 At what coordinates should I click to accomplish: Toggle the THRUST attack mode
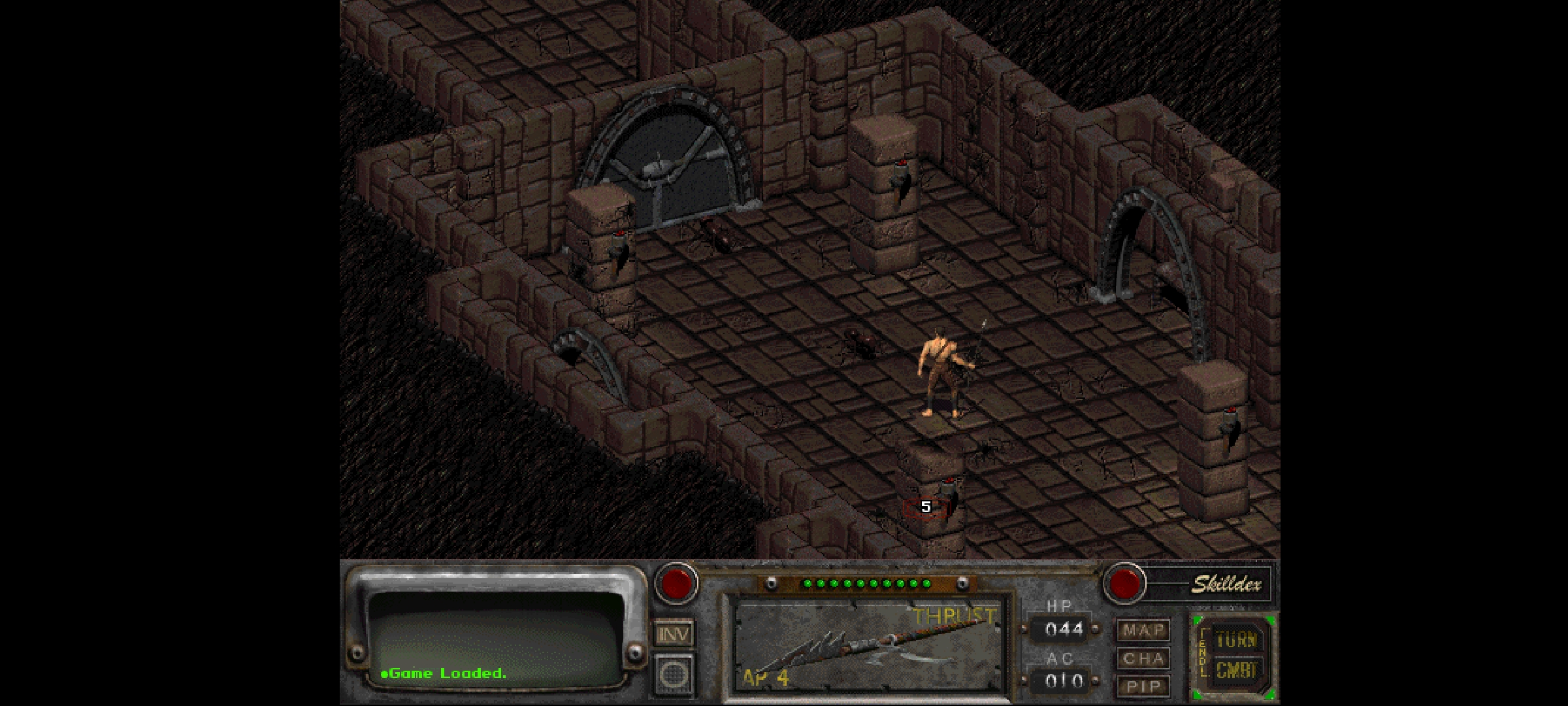coord(953,614)
